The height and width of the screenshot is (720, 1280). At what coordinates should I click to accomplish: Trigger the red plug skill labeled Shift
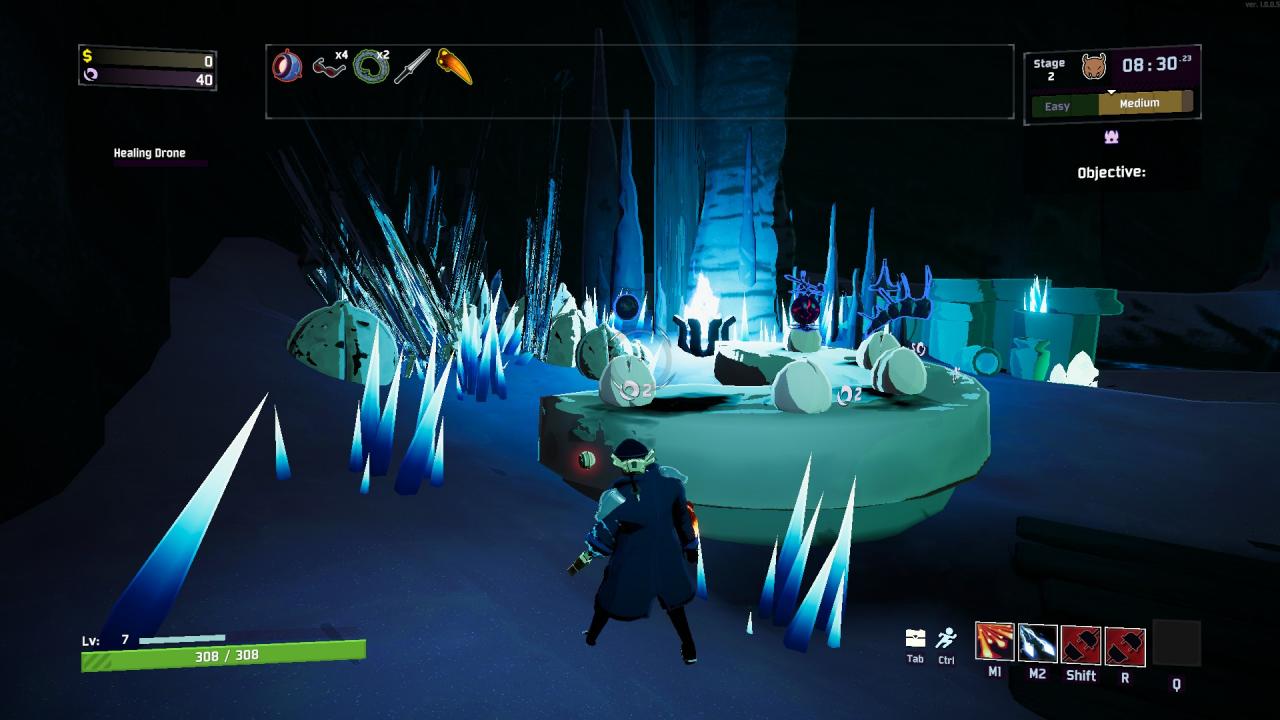[1081, 645]
